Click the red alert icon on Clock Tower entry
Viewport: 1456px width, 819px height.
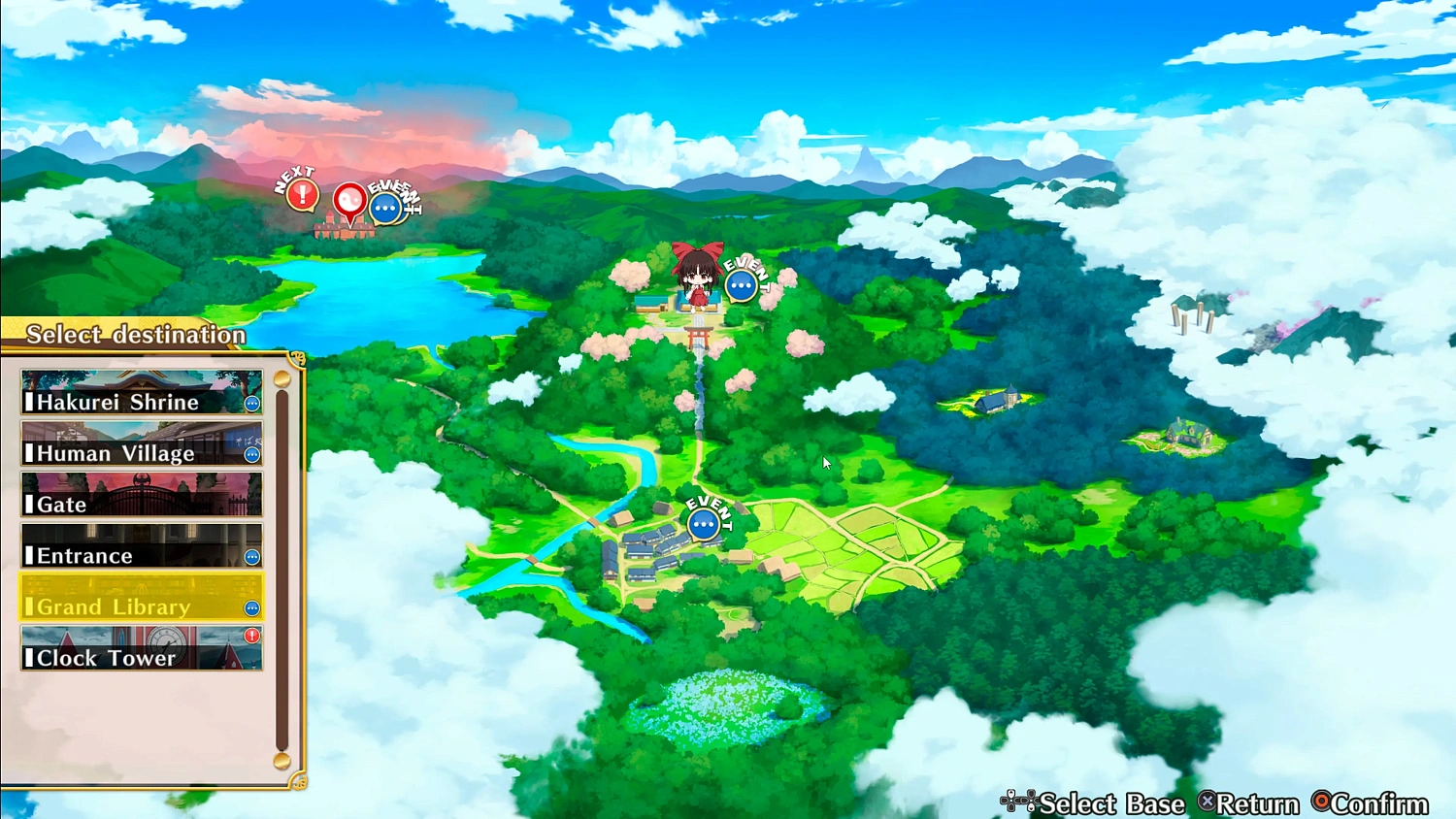(251, 636)
